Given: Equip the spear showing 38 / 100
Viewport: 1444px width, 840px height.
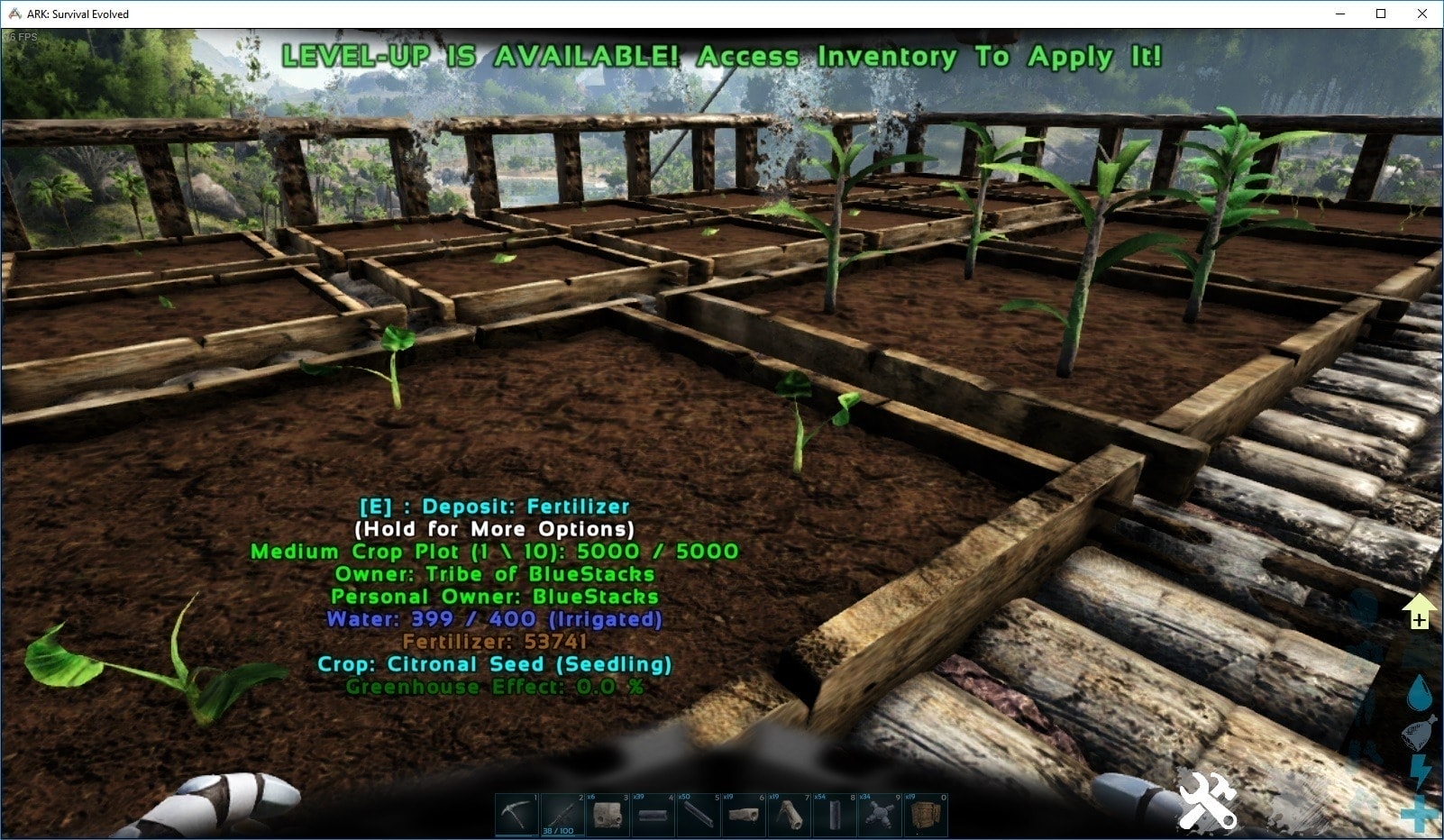Looking at the screenshot, I should pos(562,815).
